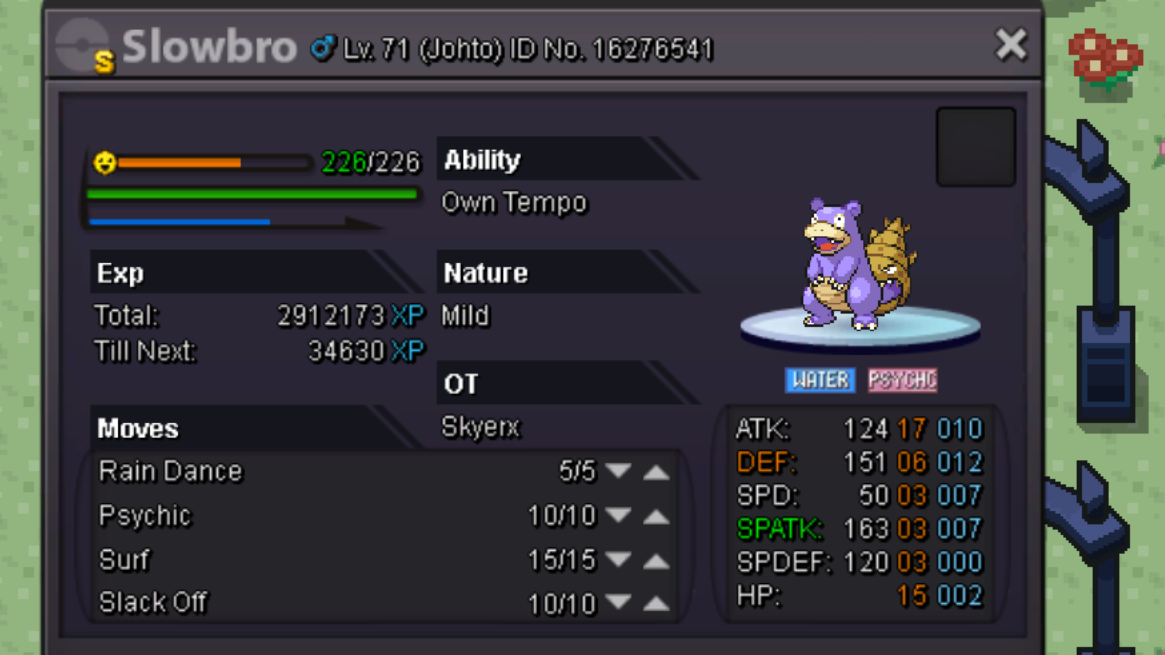
Task: Choose the Surf move entry
Action: [124, 560]
